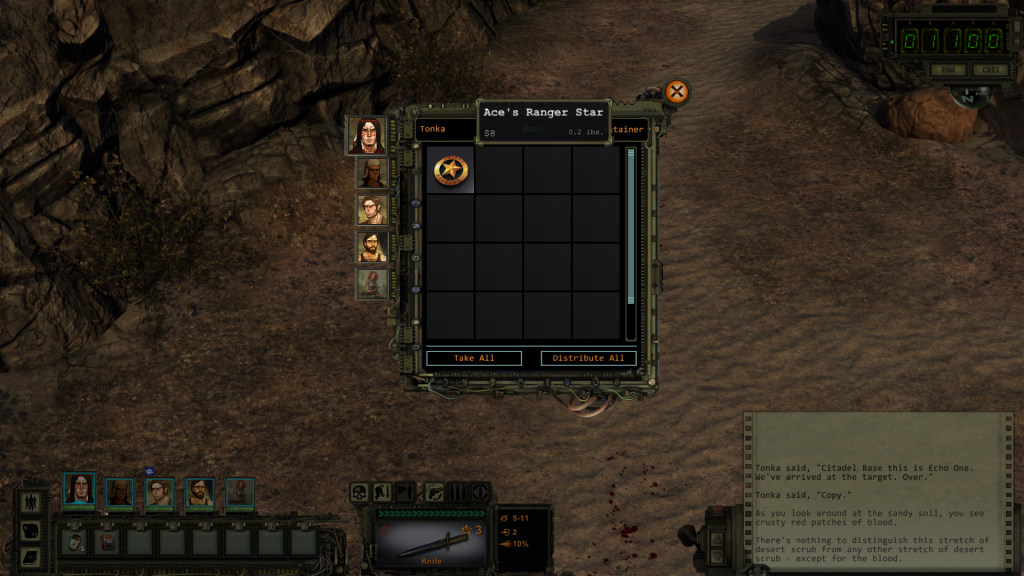Close the container loot window
This screenshot has height=576, width=1024.
pyautogui.click(x=677, y=92)
